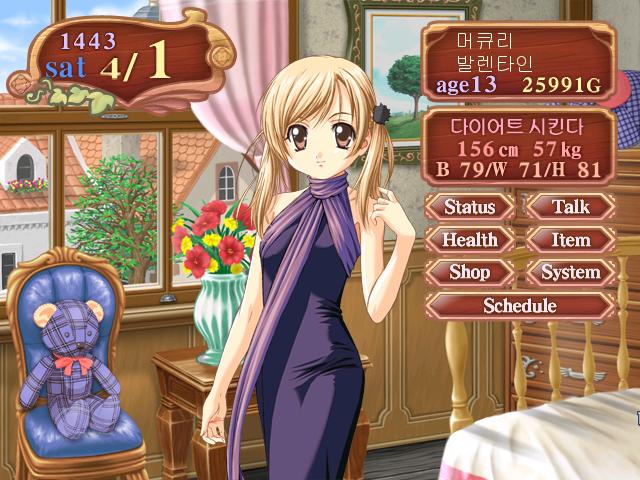Choose the Talk option

tap(571, 207)
